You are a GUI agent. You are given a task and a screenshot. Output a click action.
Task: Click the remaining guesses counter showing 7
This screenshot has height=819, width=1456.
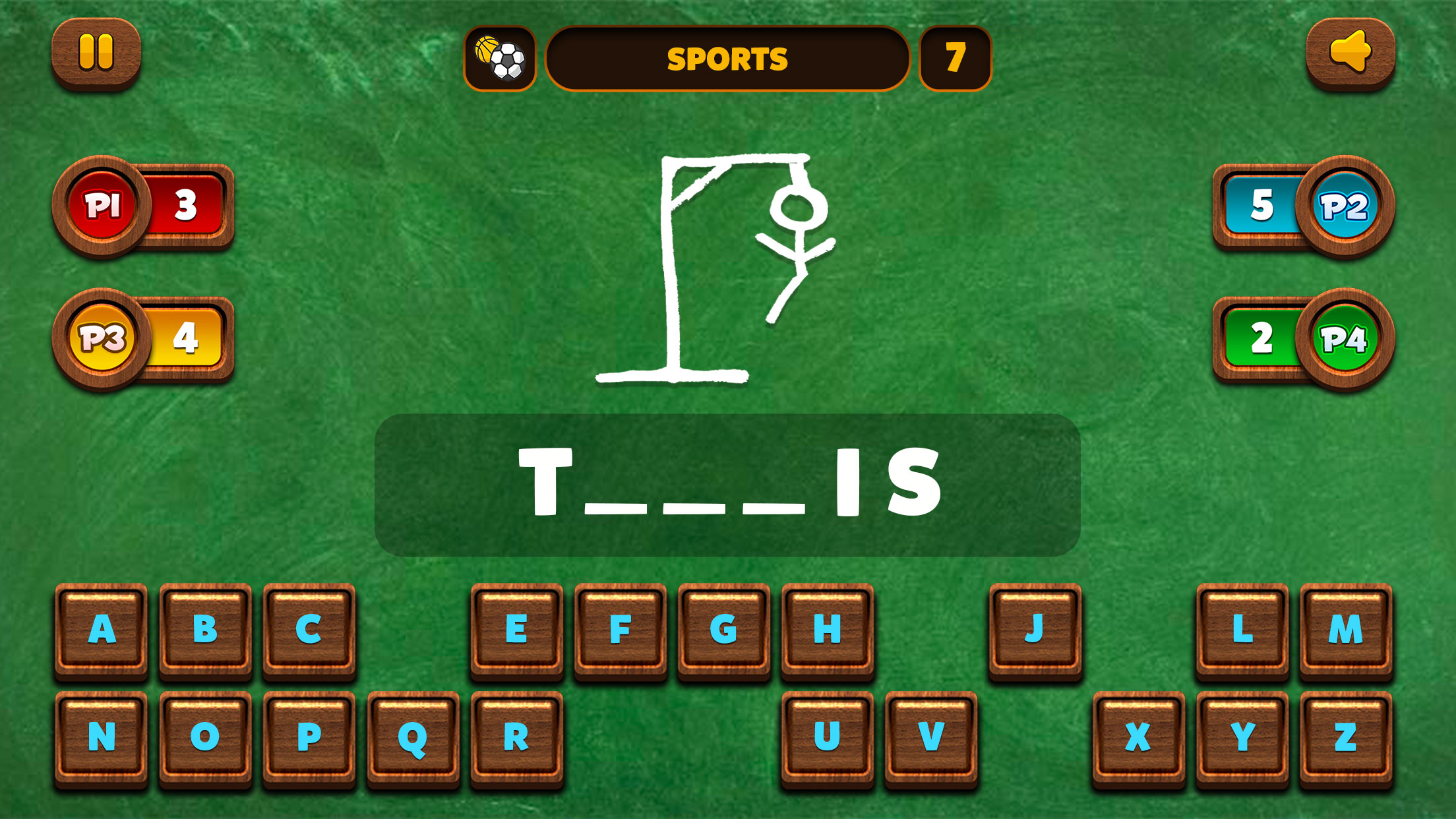(x=956, y=58)
